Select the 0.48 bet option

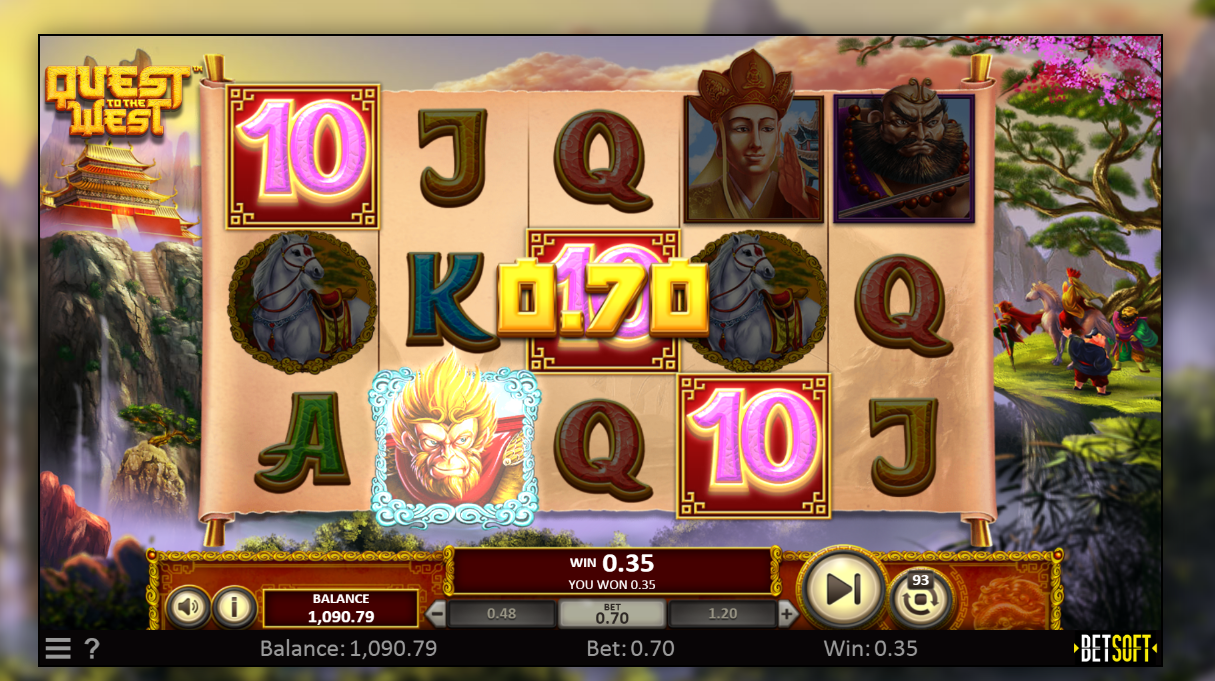501,614
